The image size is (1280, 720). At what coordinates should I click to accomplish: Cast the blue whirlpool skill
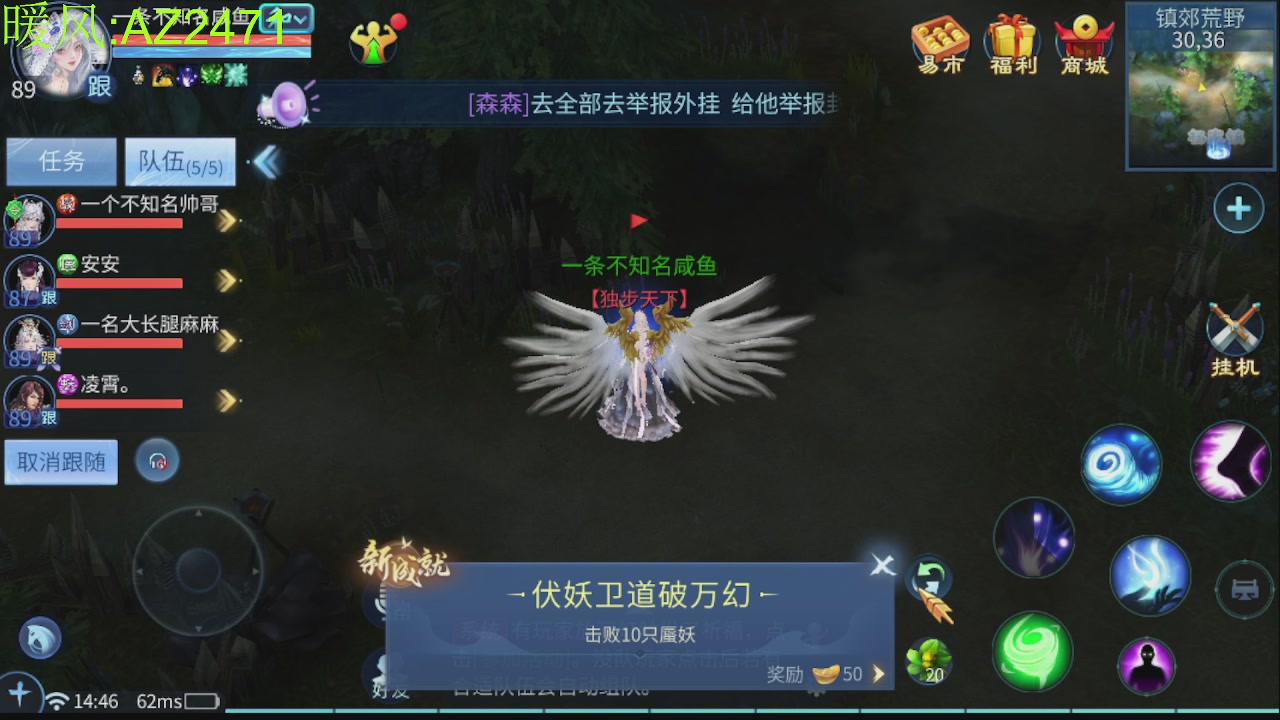tap(1120, 463)
